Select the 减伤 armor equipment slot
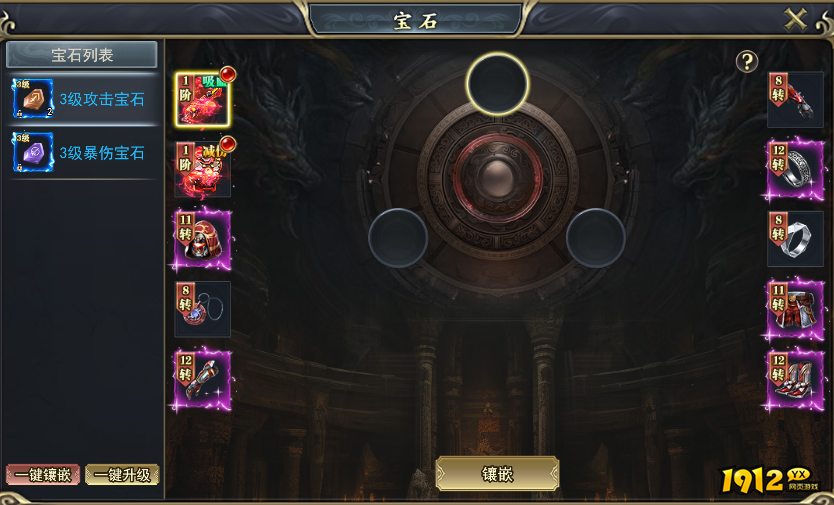 pyautogui.click(x=203, y=169)
